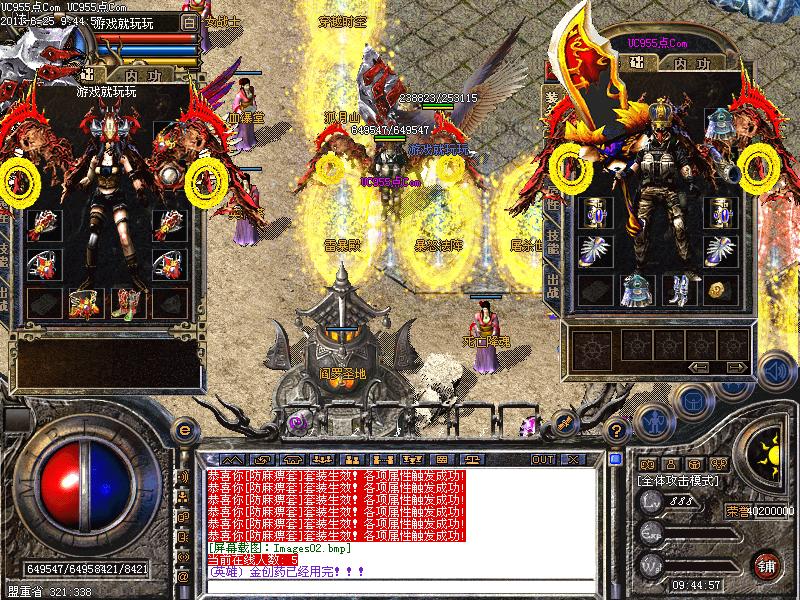Screen dimensions: 800x600
Task: Select the blue helmet slot in right panel
Action: coord(721,123)
